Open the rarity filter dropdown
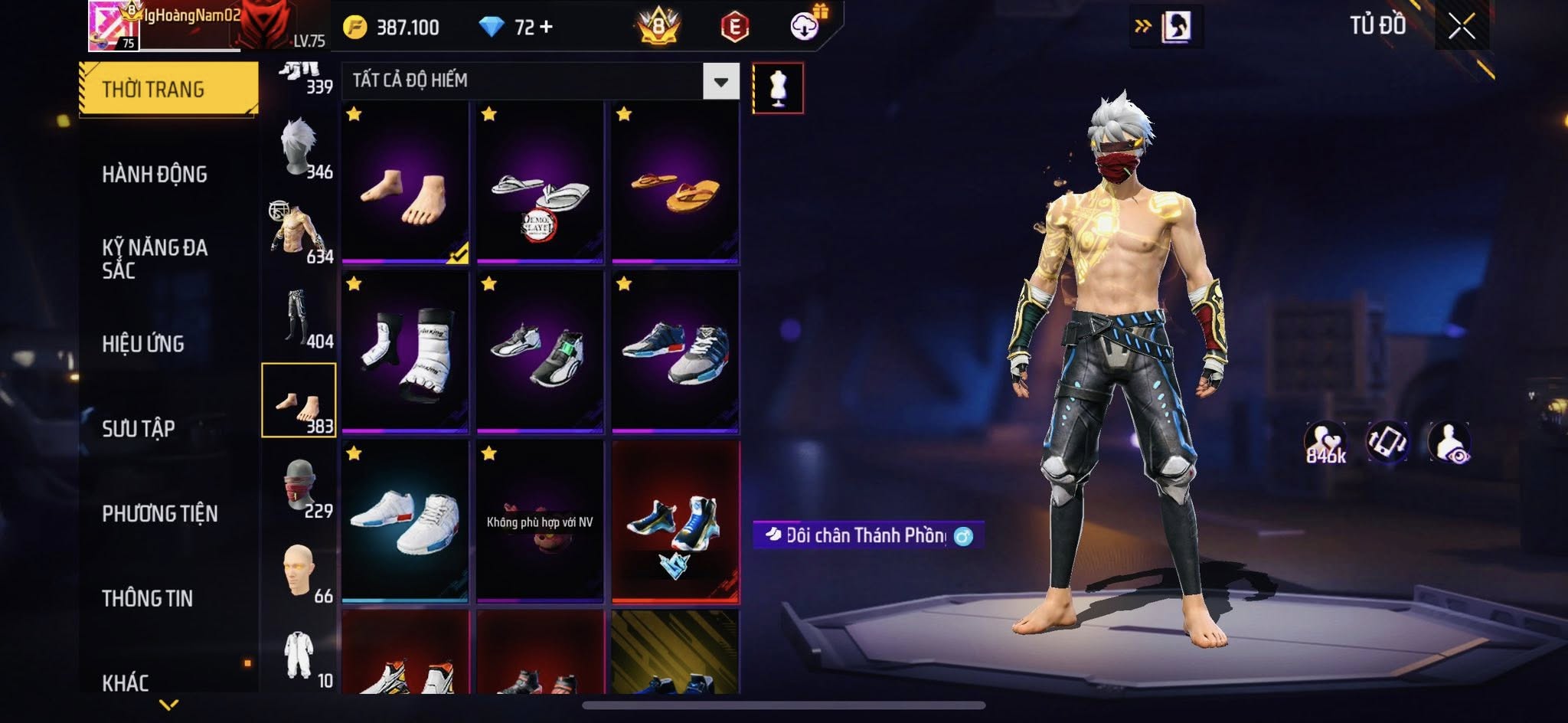The width and height of the screenshot is (1568, 723). coord(720,81)
